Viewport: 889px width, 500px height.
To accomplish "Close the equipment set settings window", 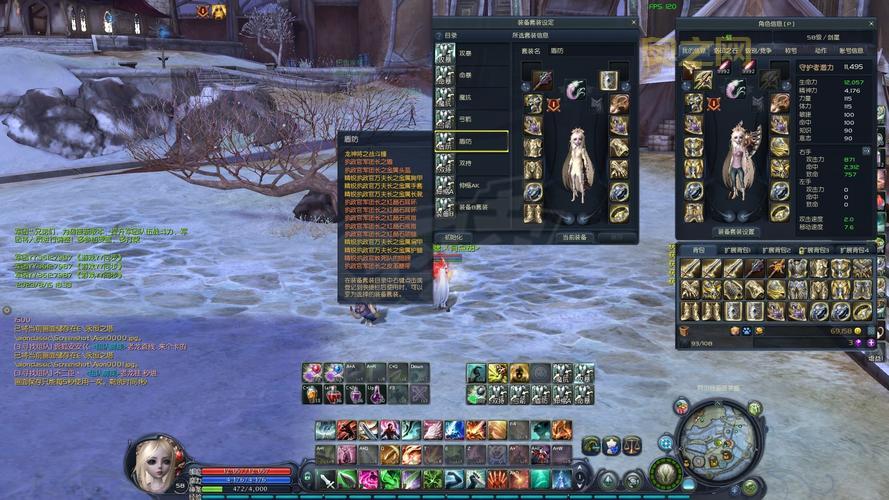I will click(633, 22).
